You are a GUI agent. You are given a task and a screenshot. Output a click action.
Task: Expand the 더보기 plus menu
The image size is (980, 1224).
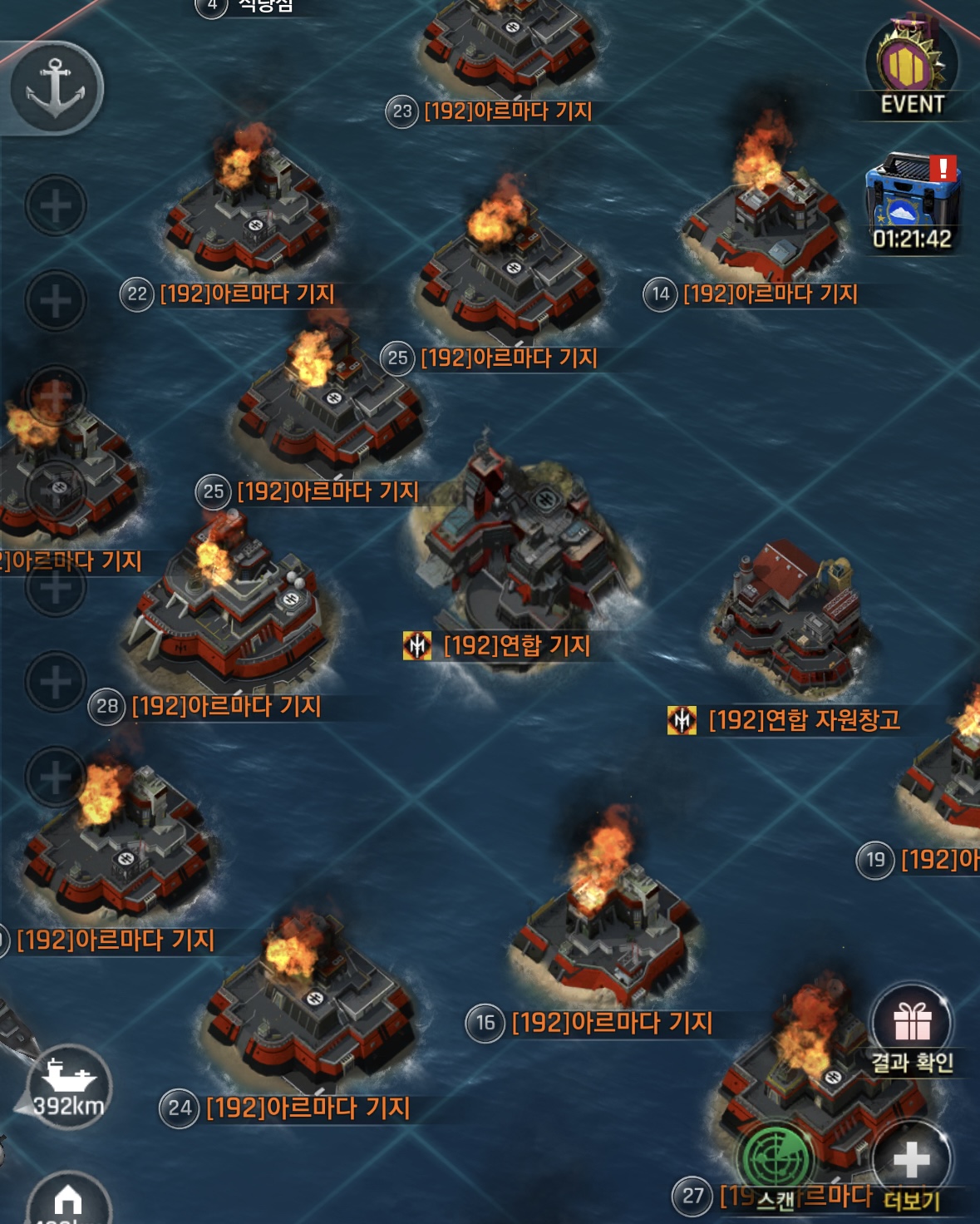pyautogui.click(x=912, y=1162)
